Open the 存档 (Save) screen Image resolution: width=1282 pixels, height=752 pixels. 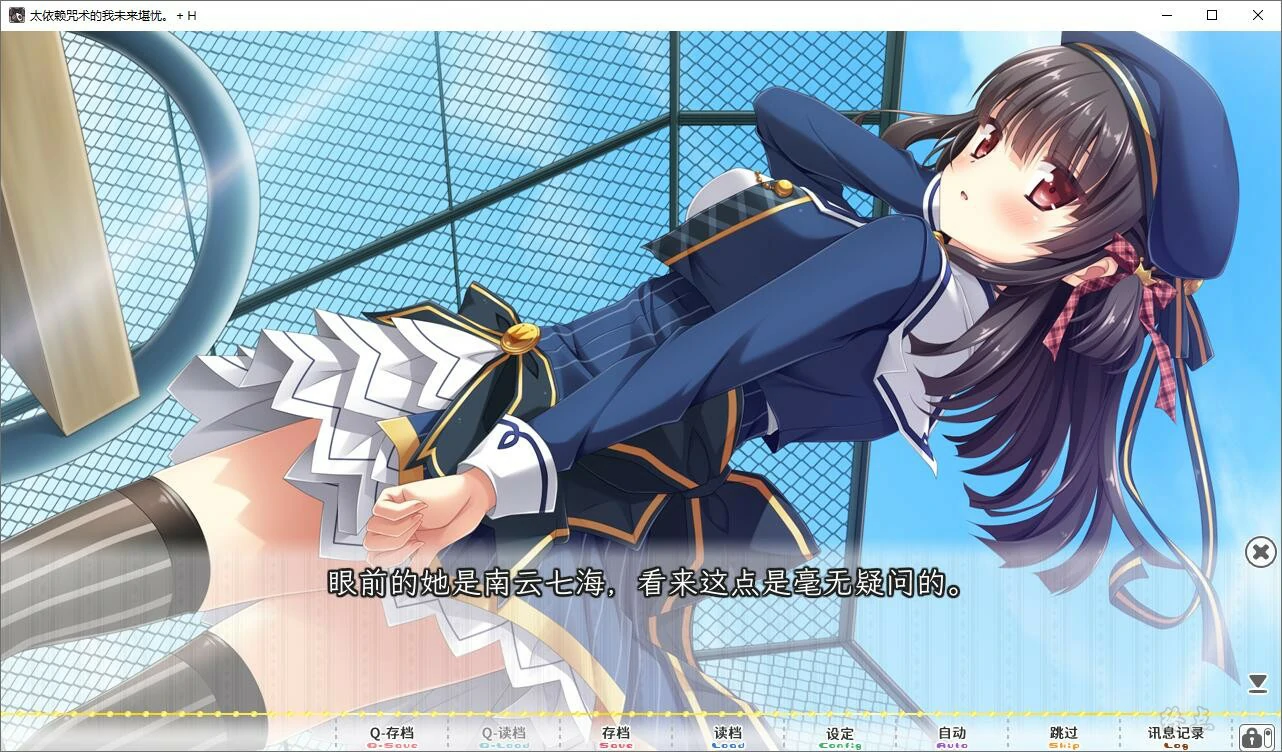tap(617, 734)
